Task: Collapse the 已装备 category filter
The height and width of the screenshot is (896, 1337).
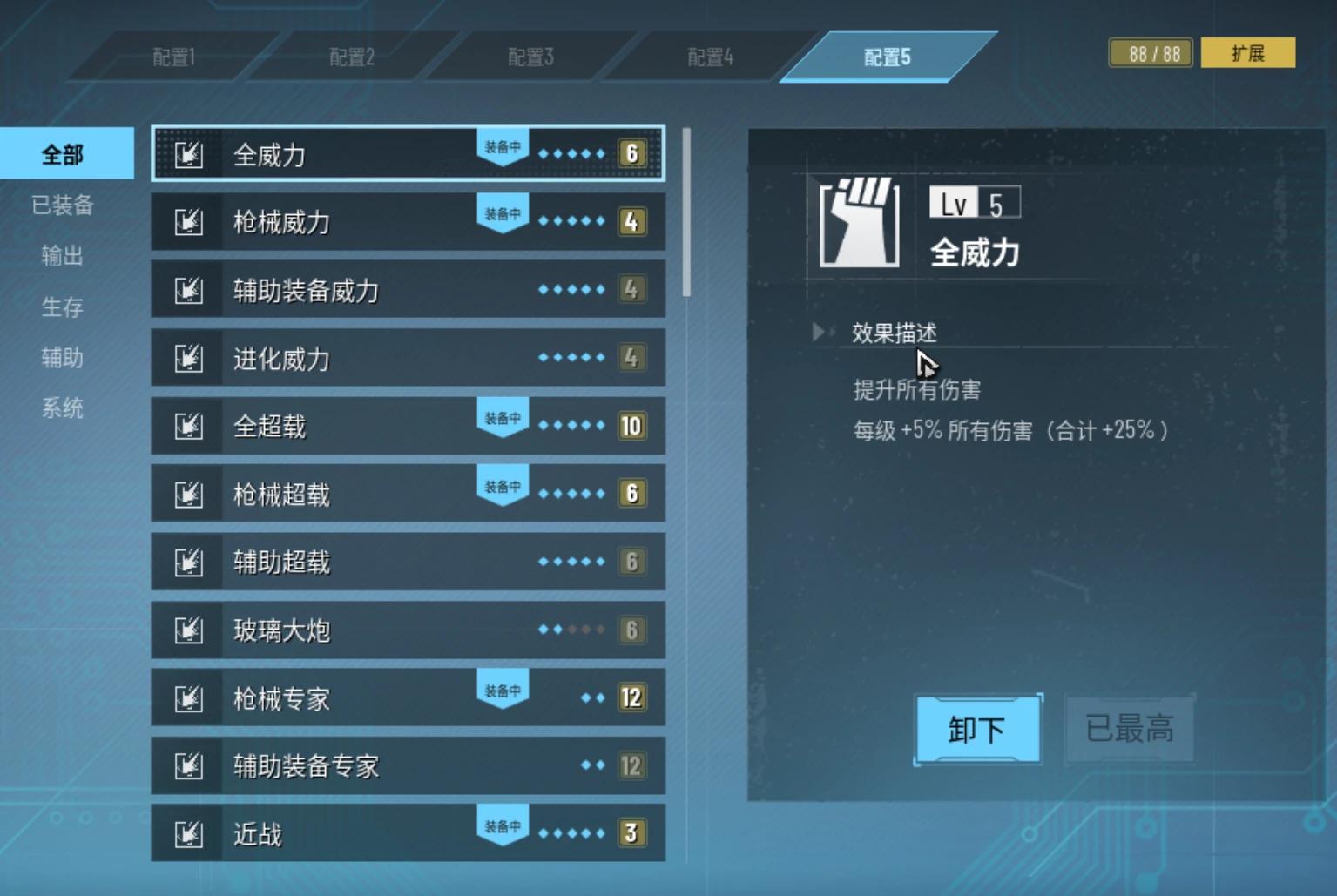Action: 61,205
